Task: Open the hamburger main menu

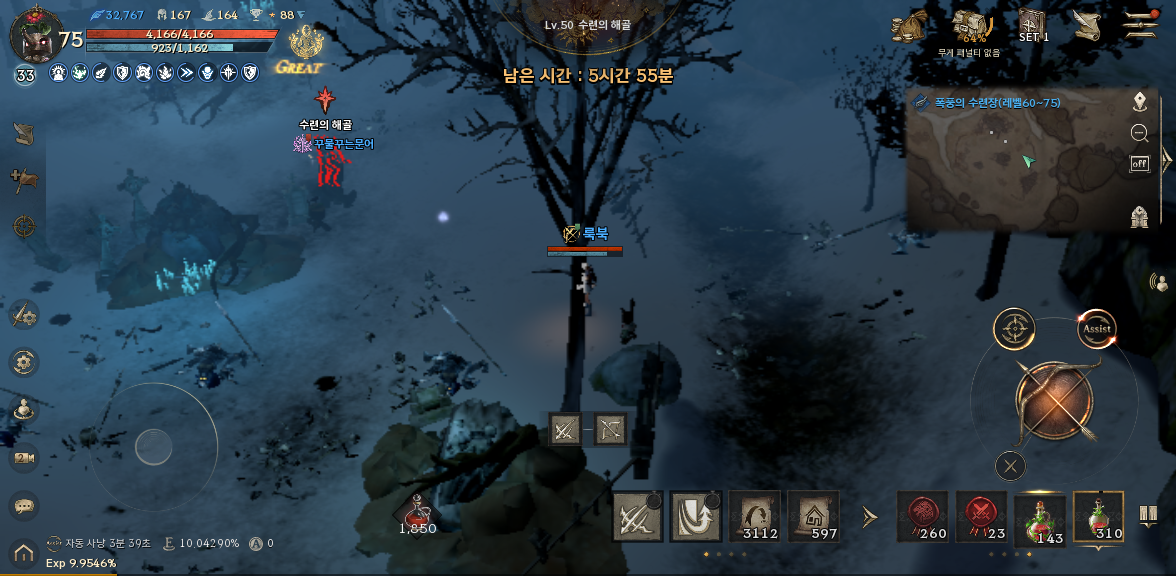Action: (1141, 24)
